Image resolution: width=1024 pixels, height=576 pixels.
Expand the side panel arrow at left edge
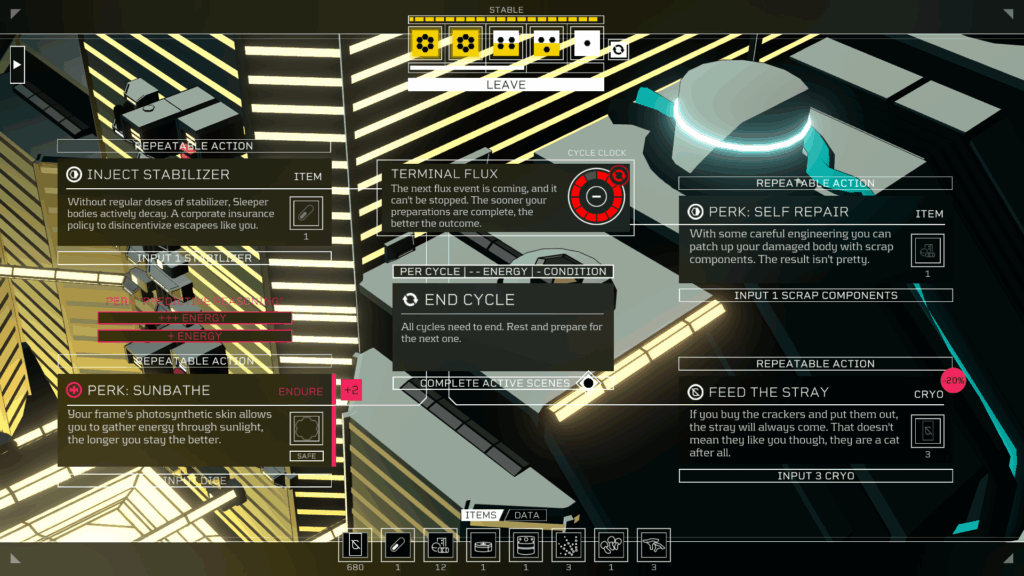(17, 65)
